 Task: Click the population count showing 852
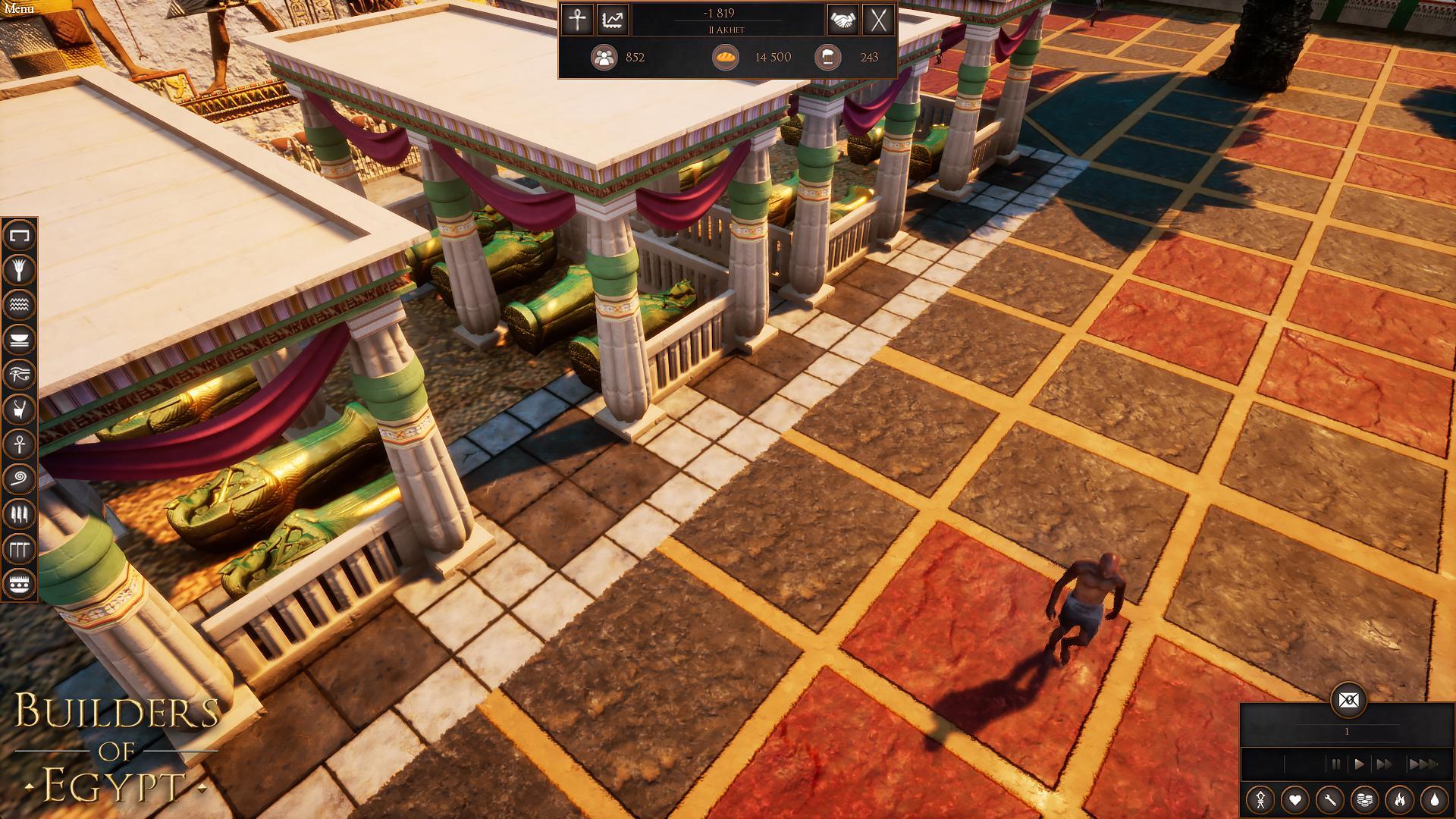622,58
